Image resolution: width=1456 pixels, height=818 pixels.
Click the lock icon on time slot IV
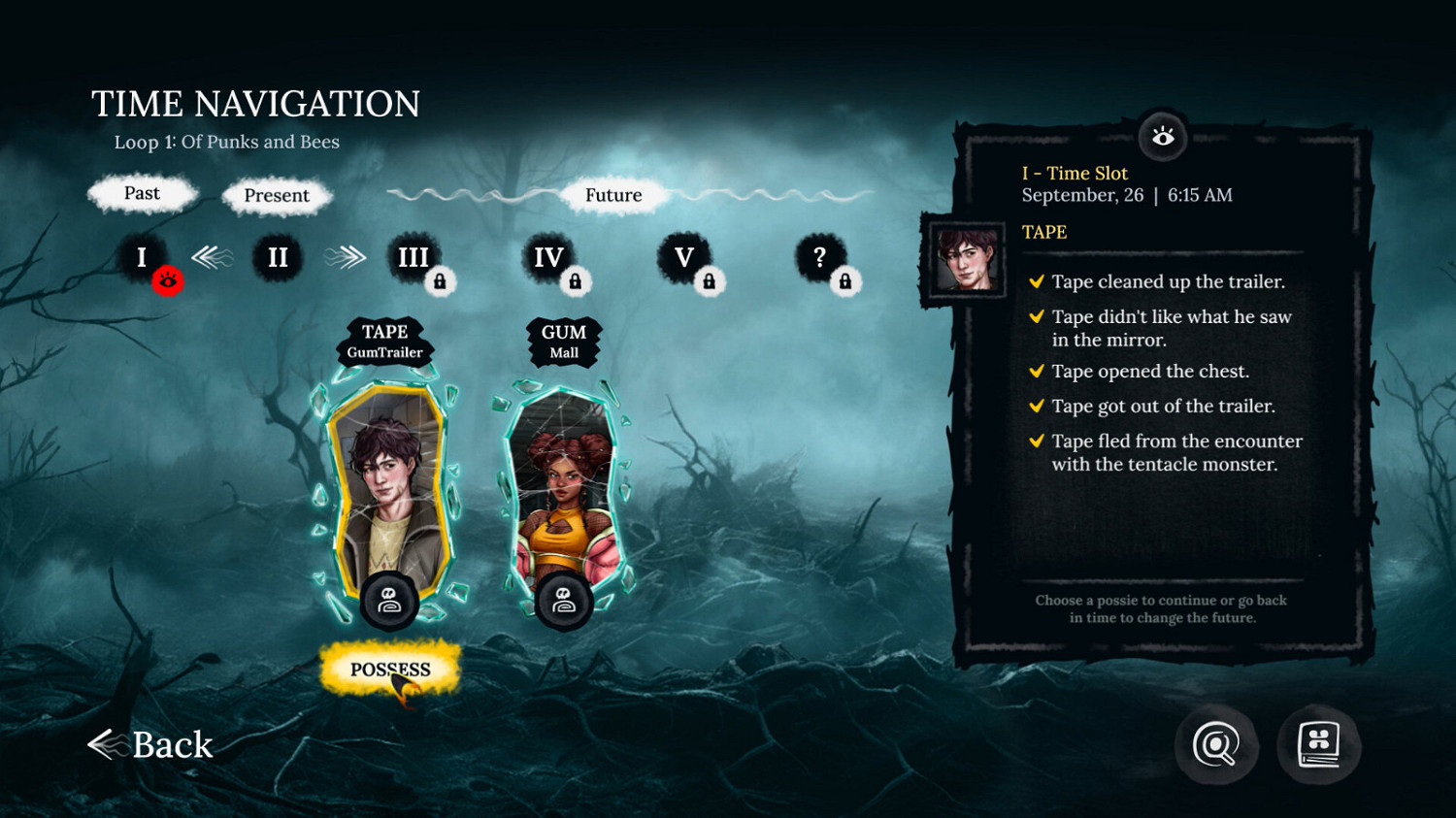point(576,281)
